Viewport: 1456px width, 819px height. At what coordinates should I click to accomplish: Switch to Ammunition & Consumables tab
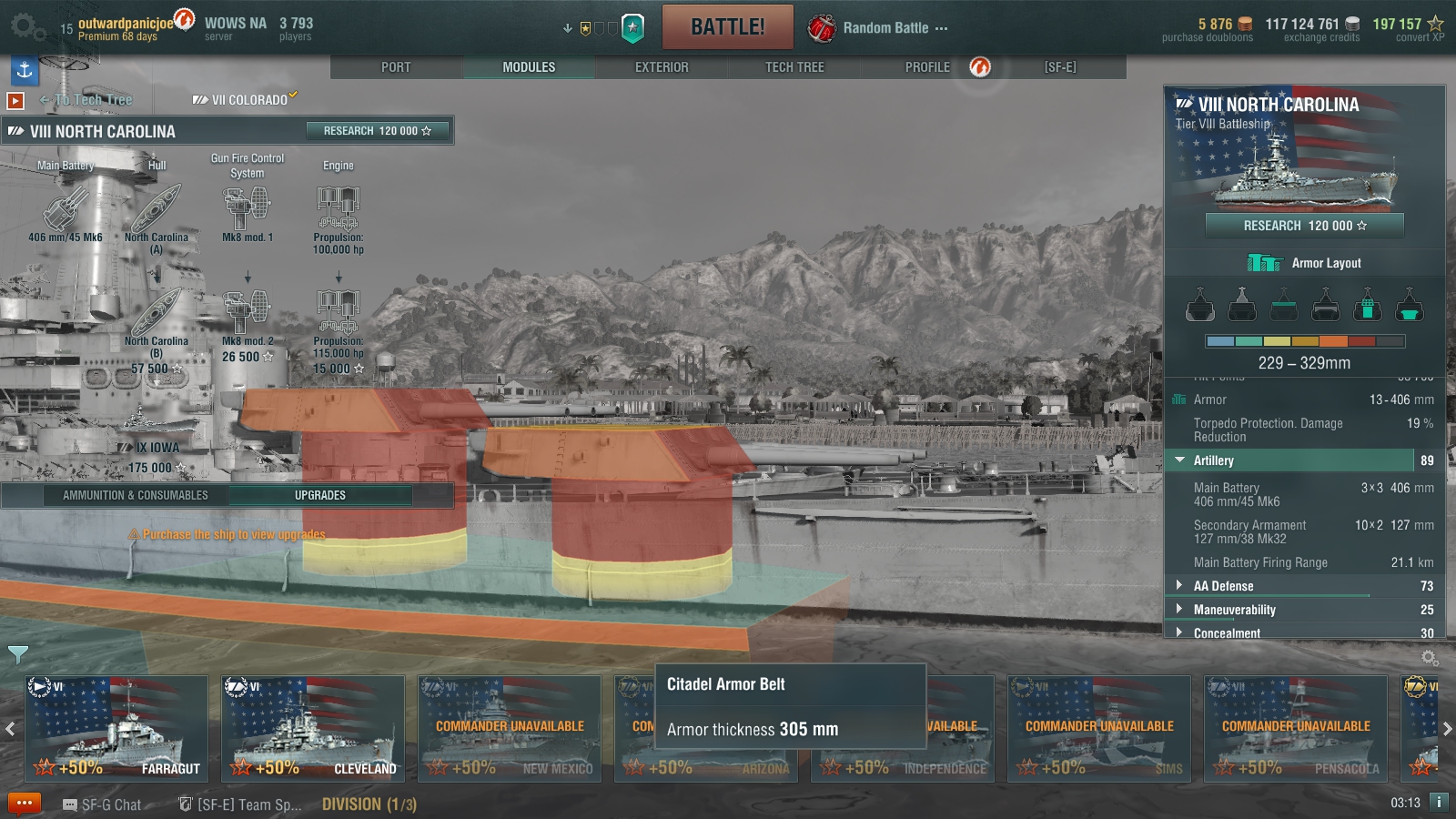[x=136, y=495]
